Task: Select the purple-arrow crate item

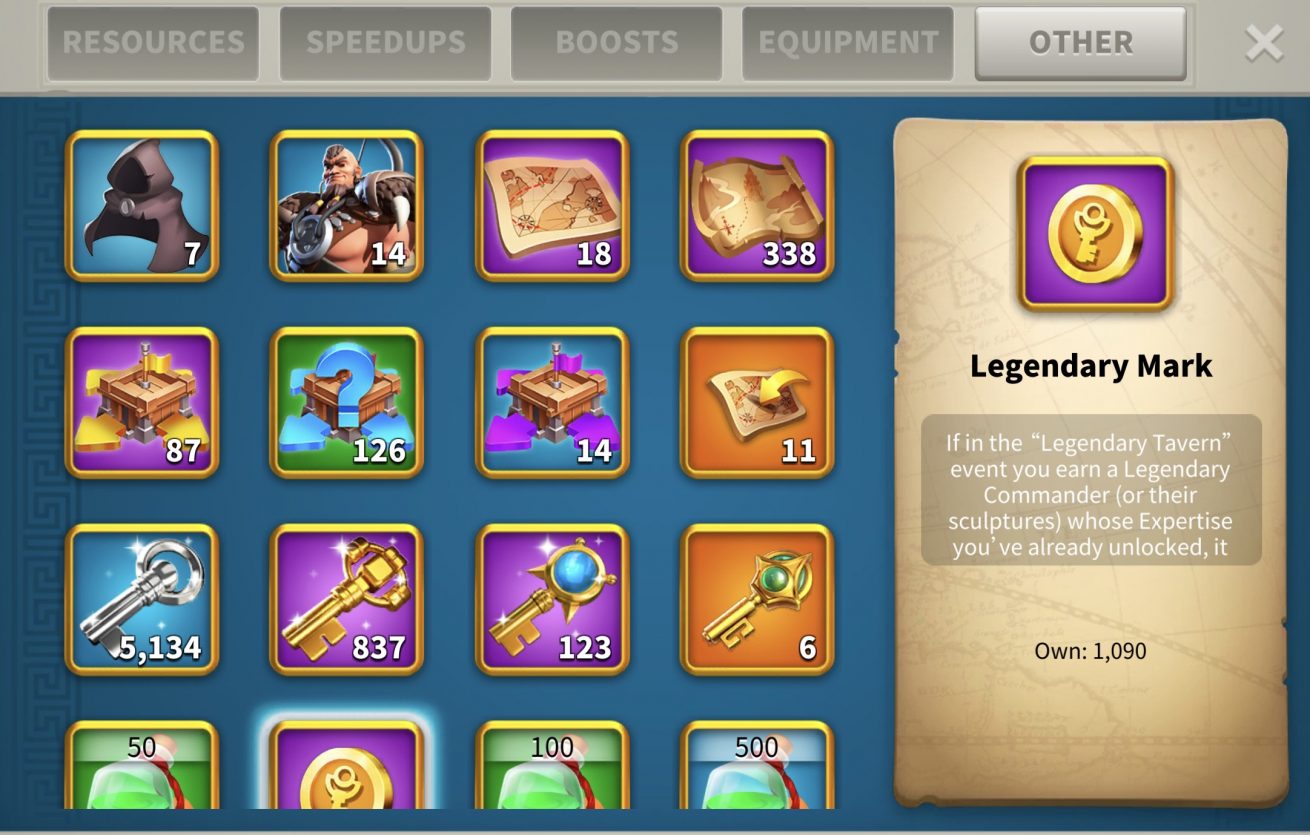Action: pos(552,402)
